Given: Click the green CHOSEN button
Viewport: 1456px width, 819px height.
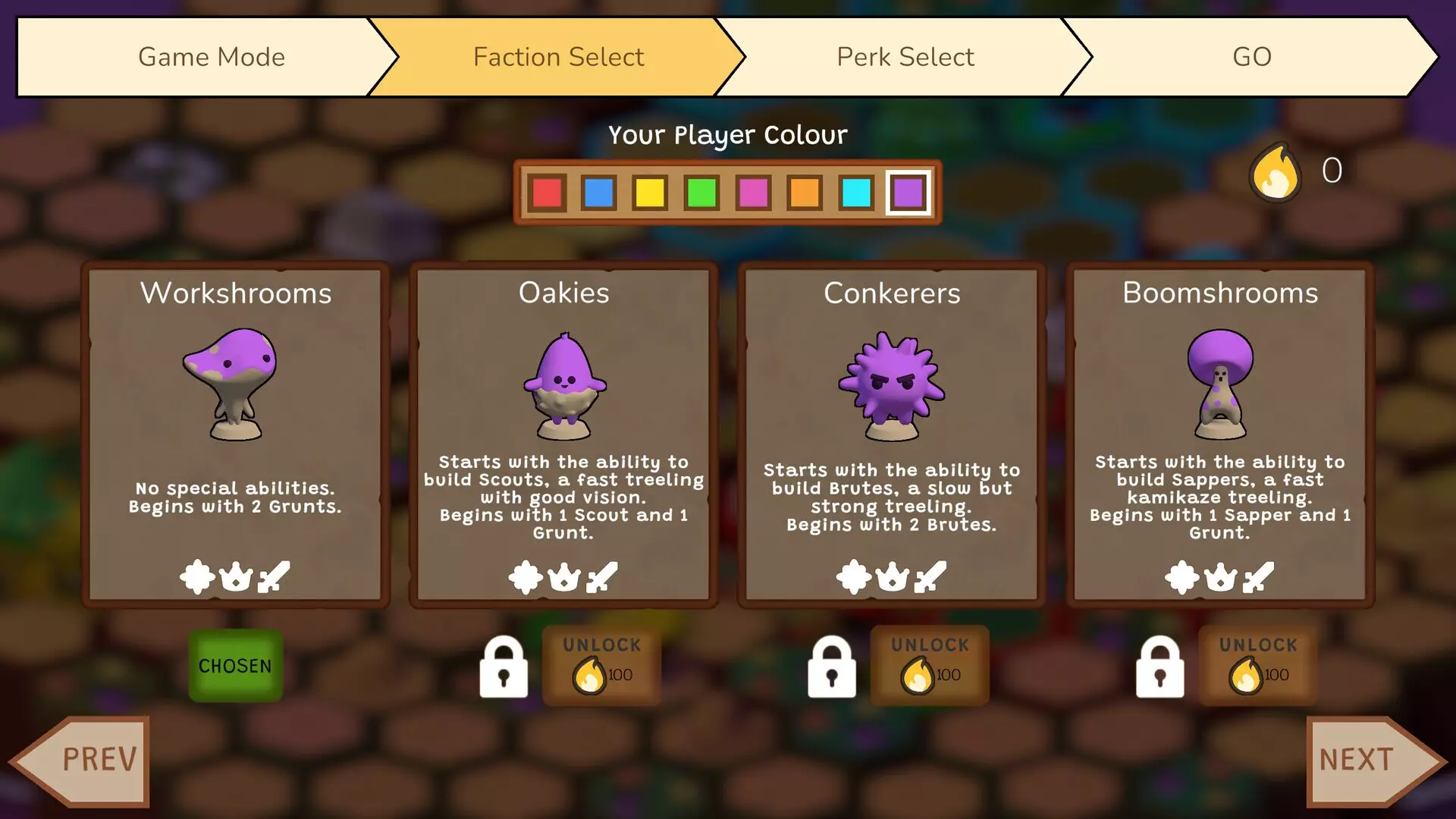Looking at the screenshot, I should [235, 666].
